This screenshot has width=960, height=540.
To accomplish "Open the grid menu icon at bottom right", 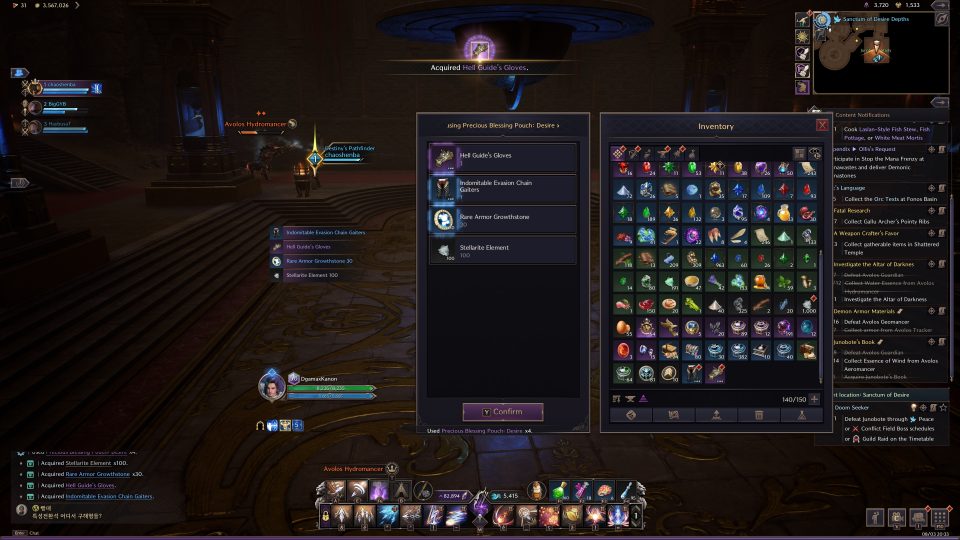I will [x=939, y=517].
